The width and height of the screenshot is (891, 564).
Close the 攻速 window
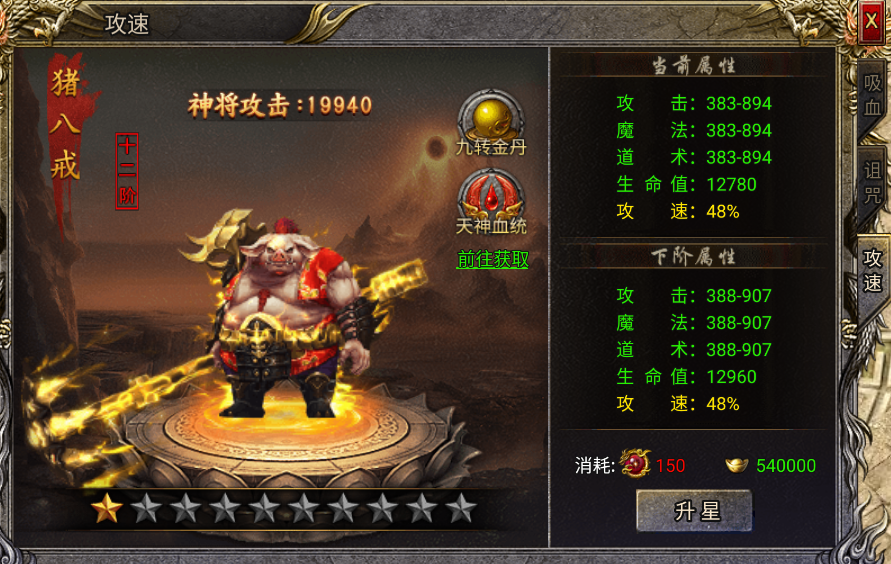[871, 23]
